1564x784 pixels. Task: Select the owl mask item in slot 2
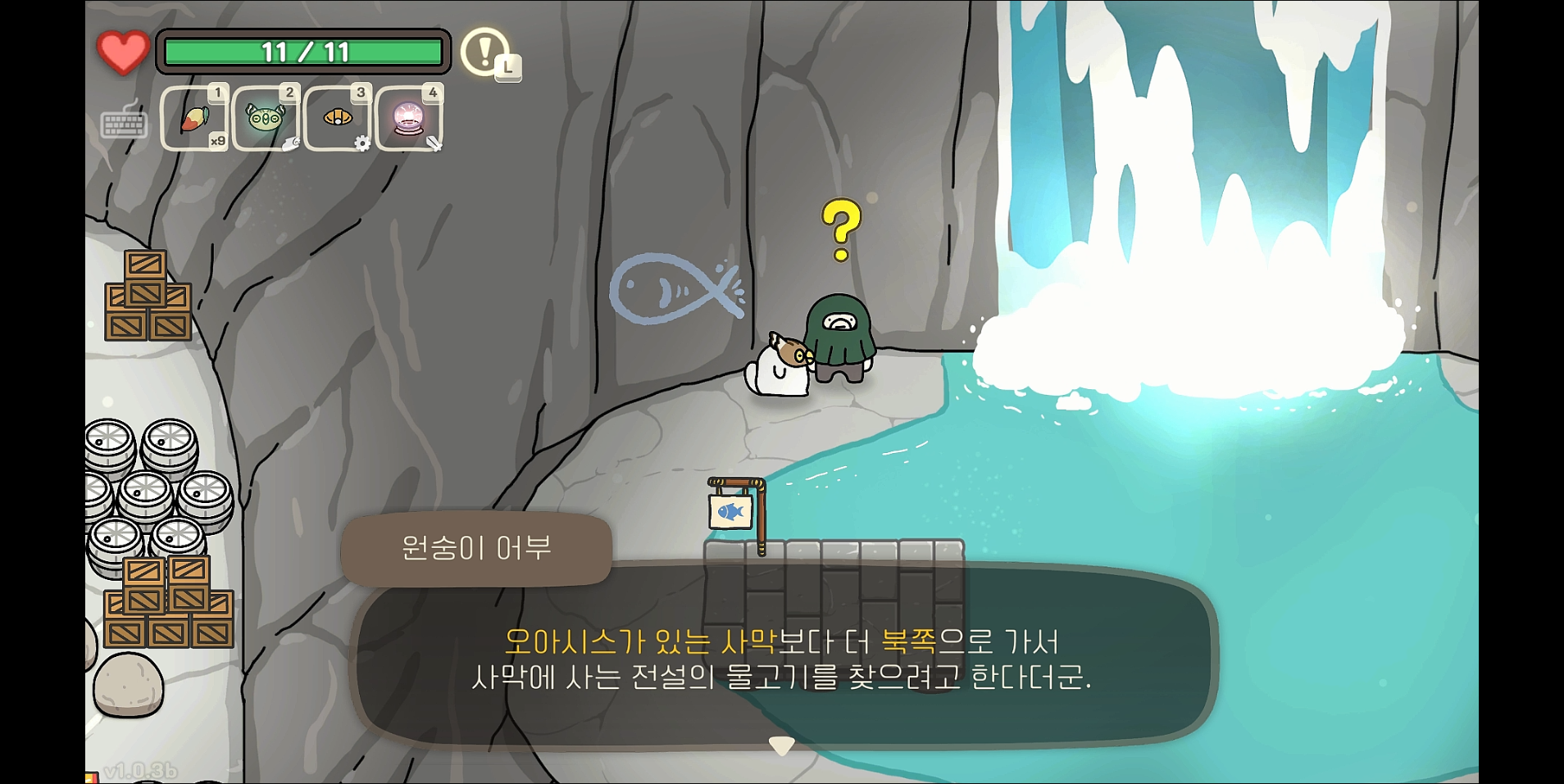point(266,116)
